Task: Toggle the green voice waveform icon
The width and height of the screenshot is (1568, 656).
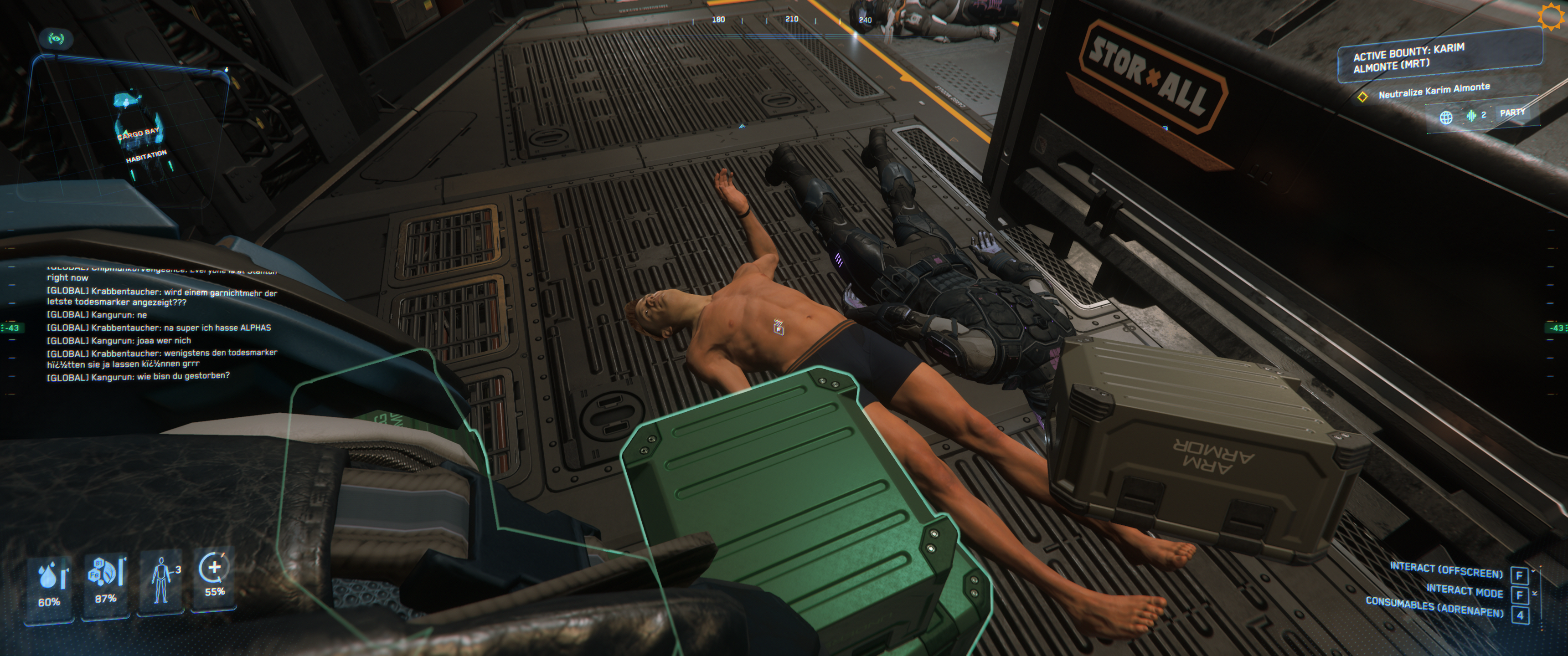Action: 1471,115
